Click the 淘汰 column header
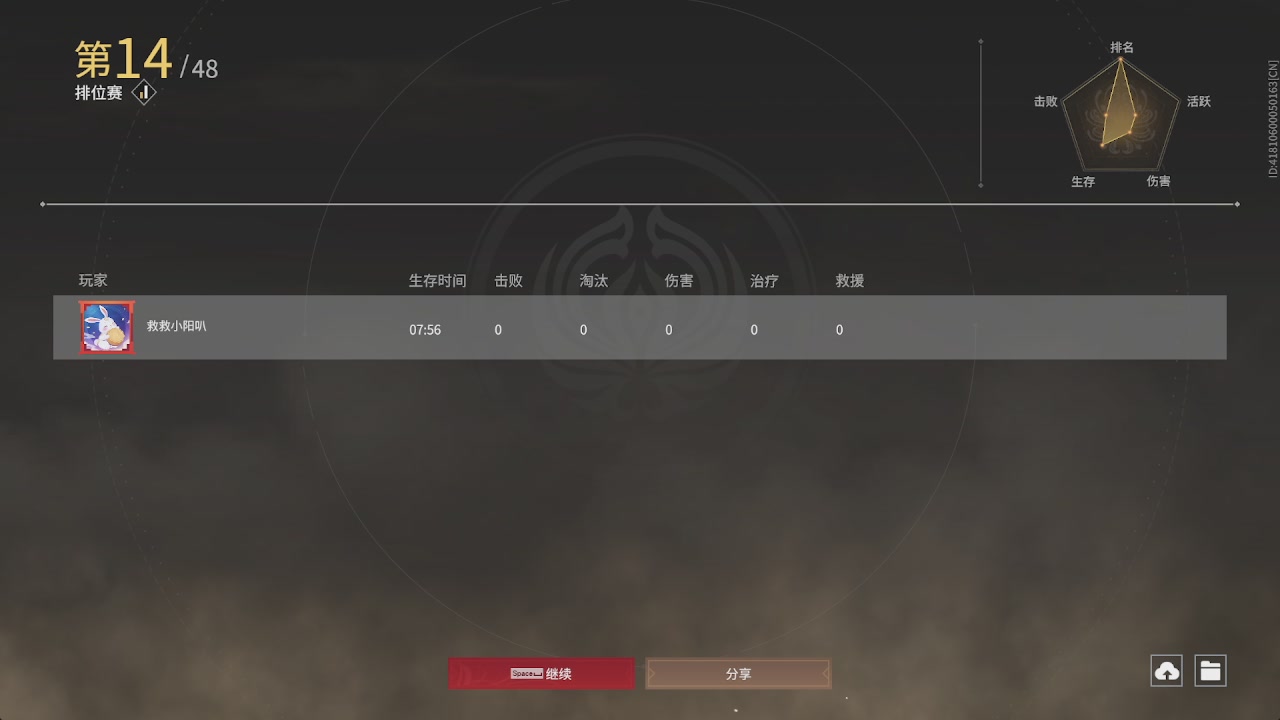 pos(593,281)
